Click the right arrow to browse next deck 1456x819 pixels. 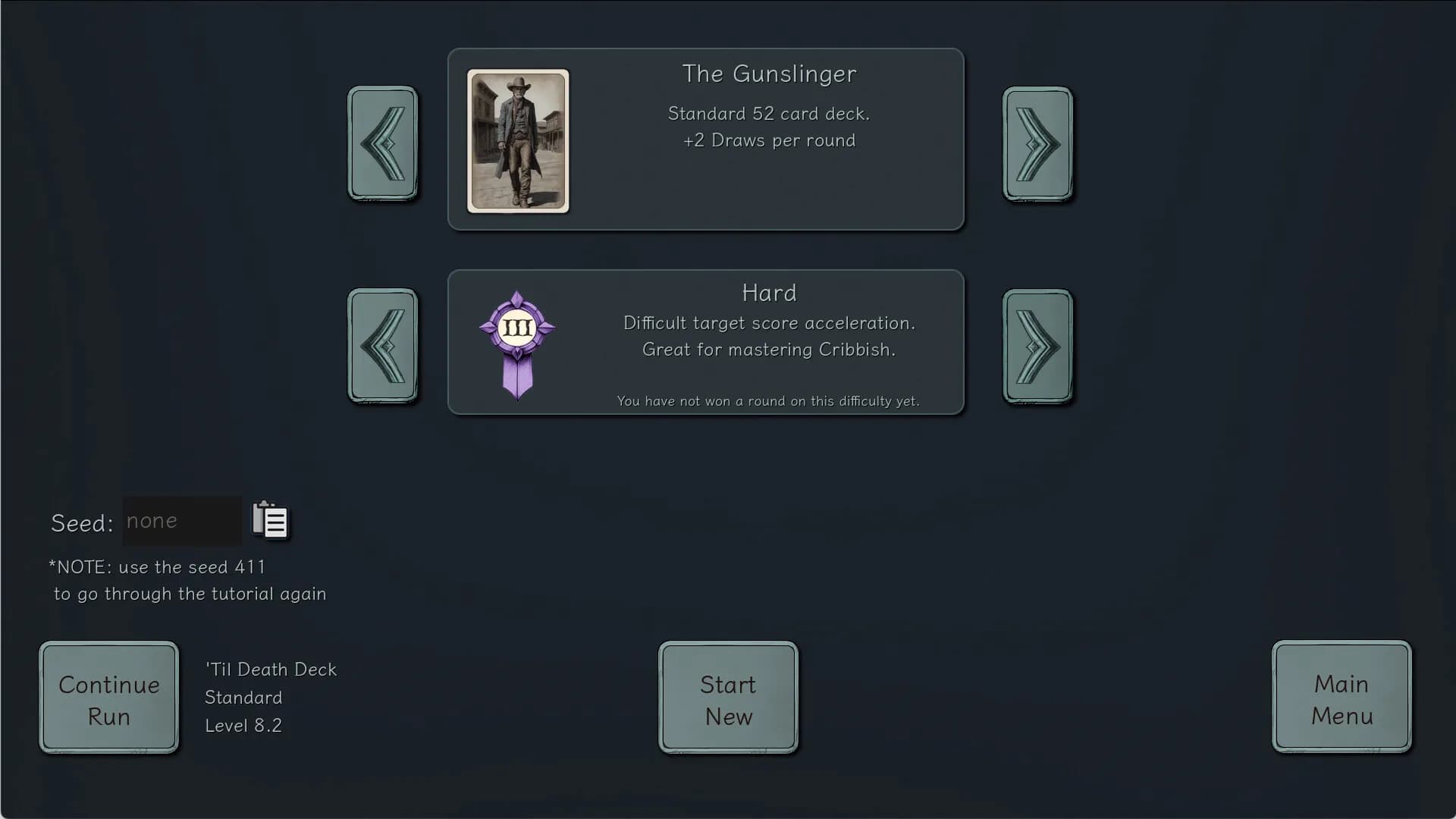click(1037, 144)
